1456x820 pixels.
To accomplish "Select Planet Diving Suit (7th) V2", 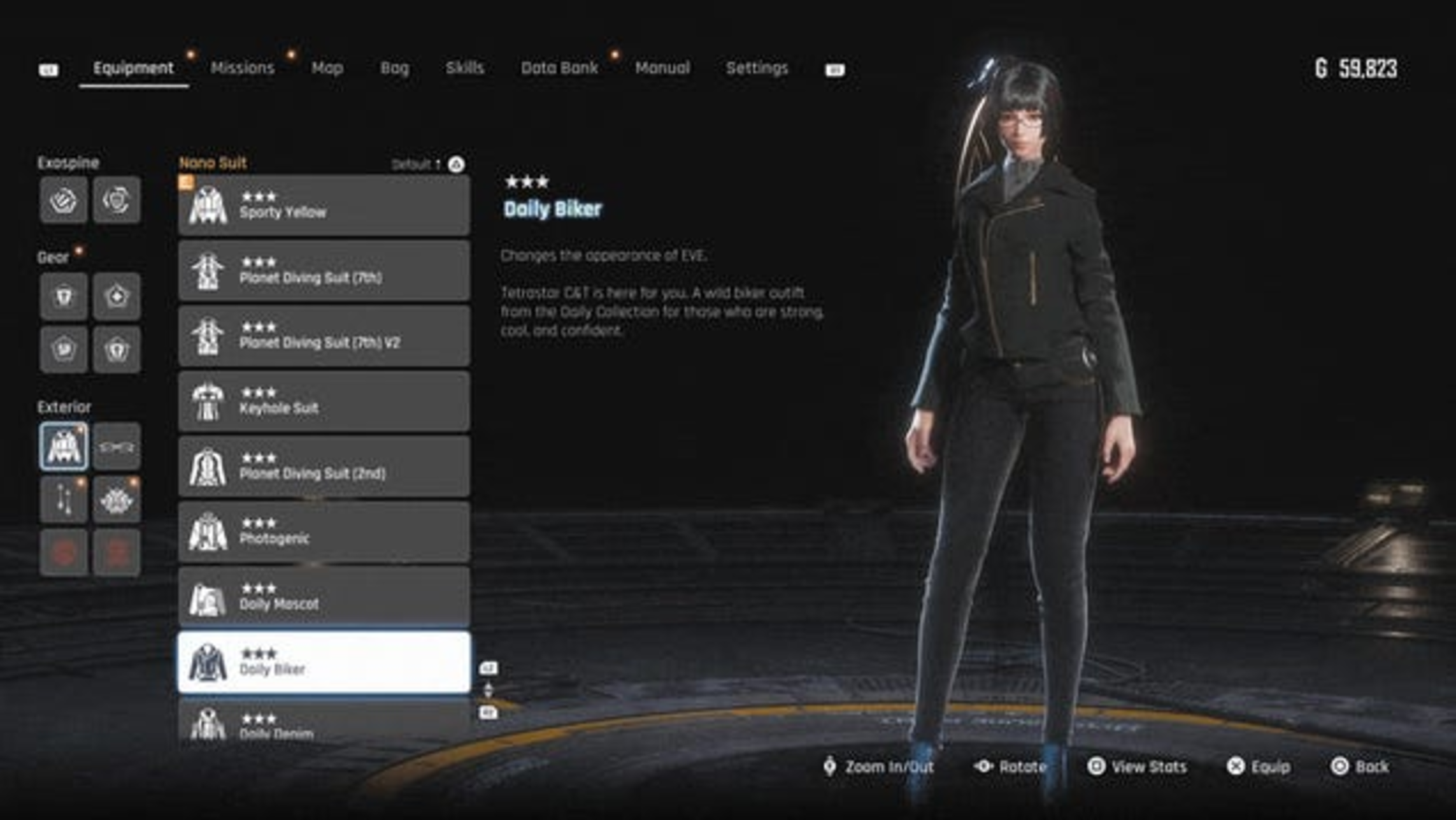I will (324, 336).
